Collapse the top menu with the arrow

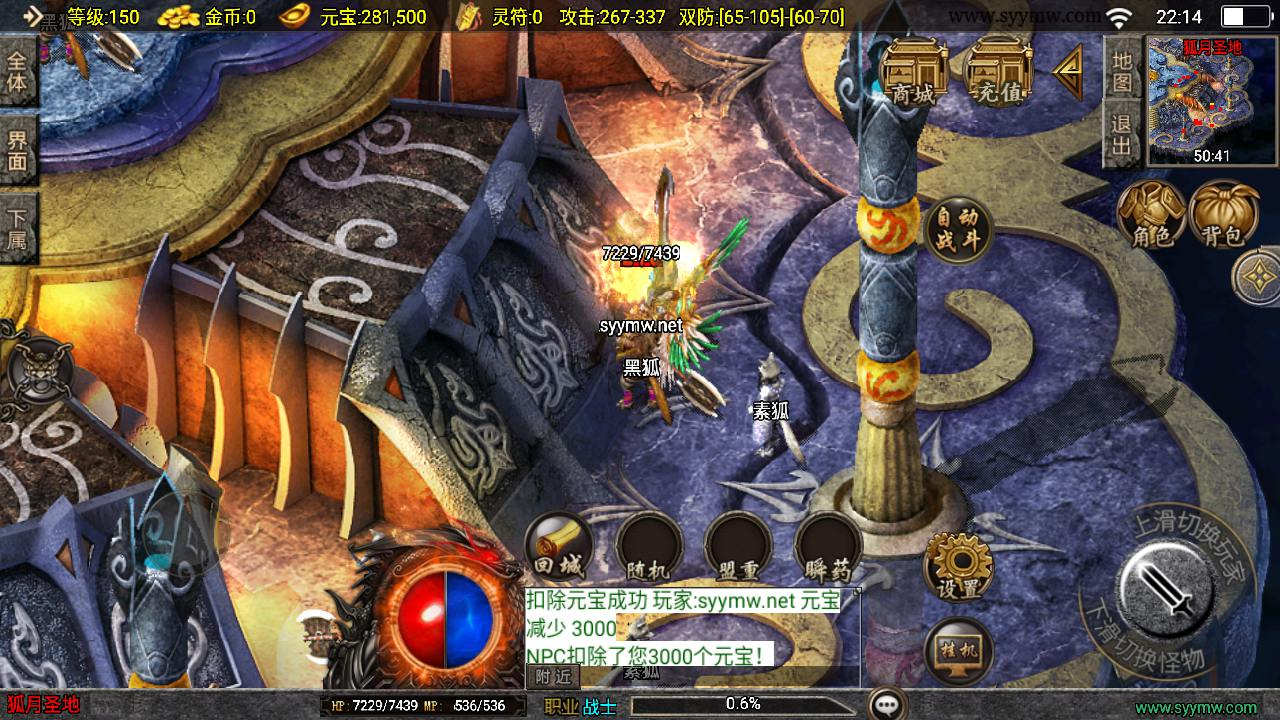point(1068,72)
